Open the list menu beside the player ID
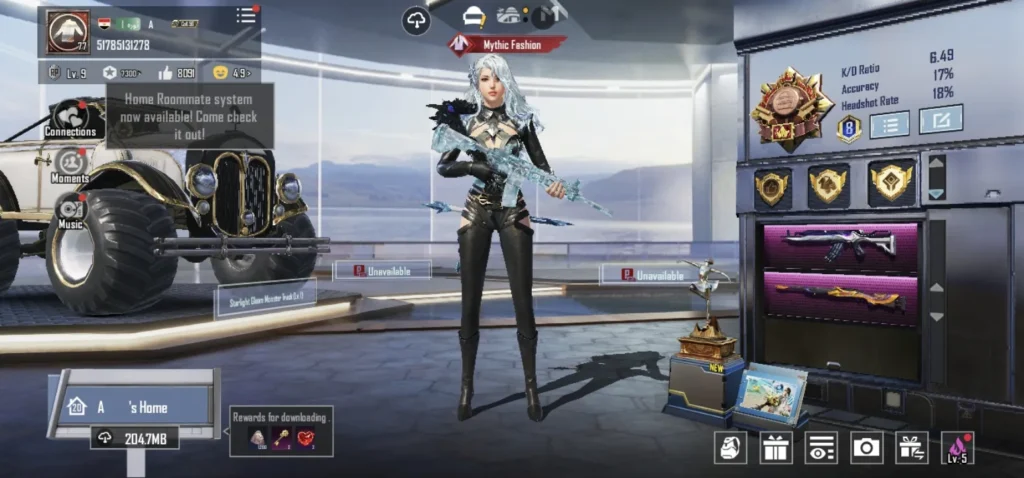The image size is (1024, 478). pyautogui.click(x=246, y=15)
